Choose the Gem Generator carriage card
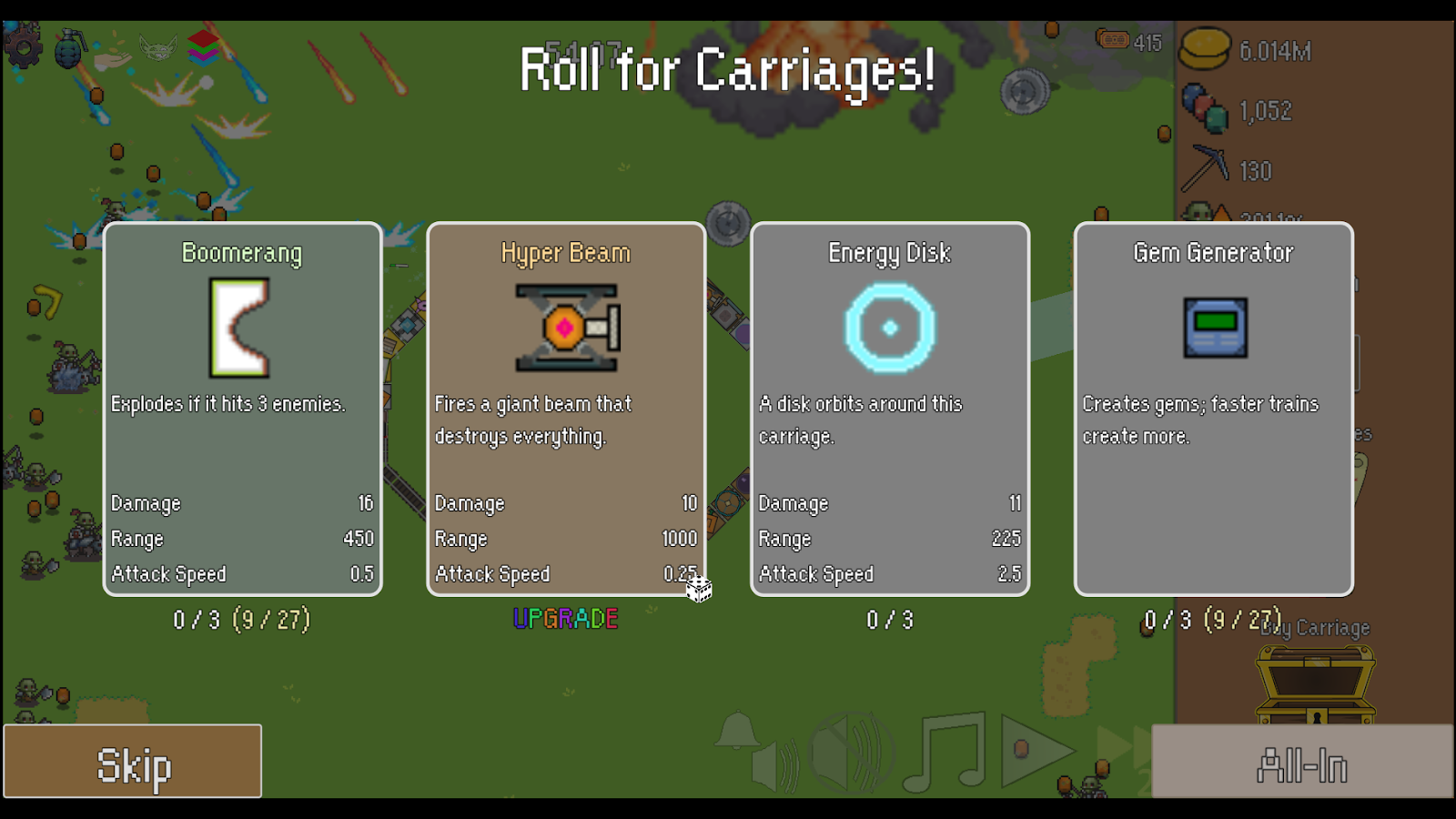Screen dimensions: 1456x819 tap(1214, 409)
